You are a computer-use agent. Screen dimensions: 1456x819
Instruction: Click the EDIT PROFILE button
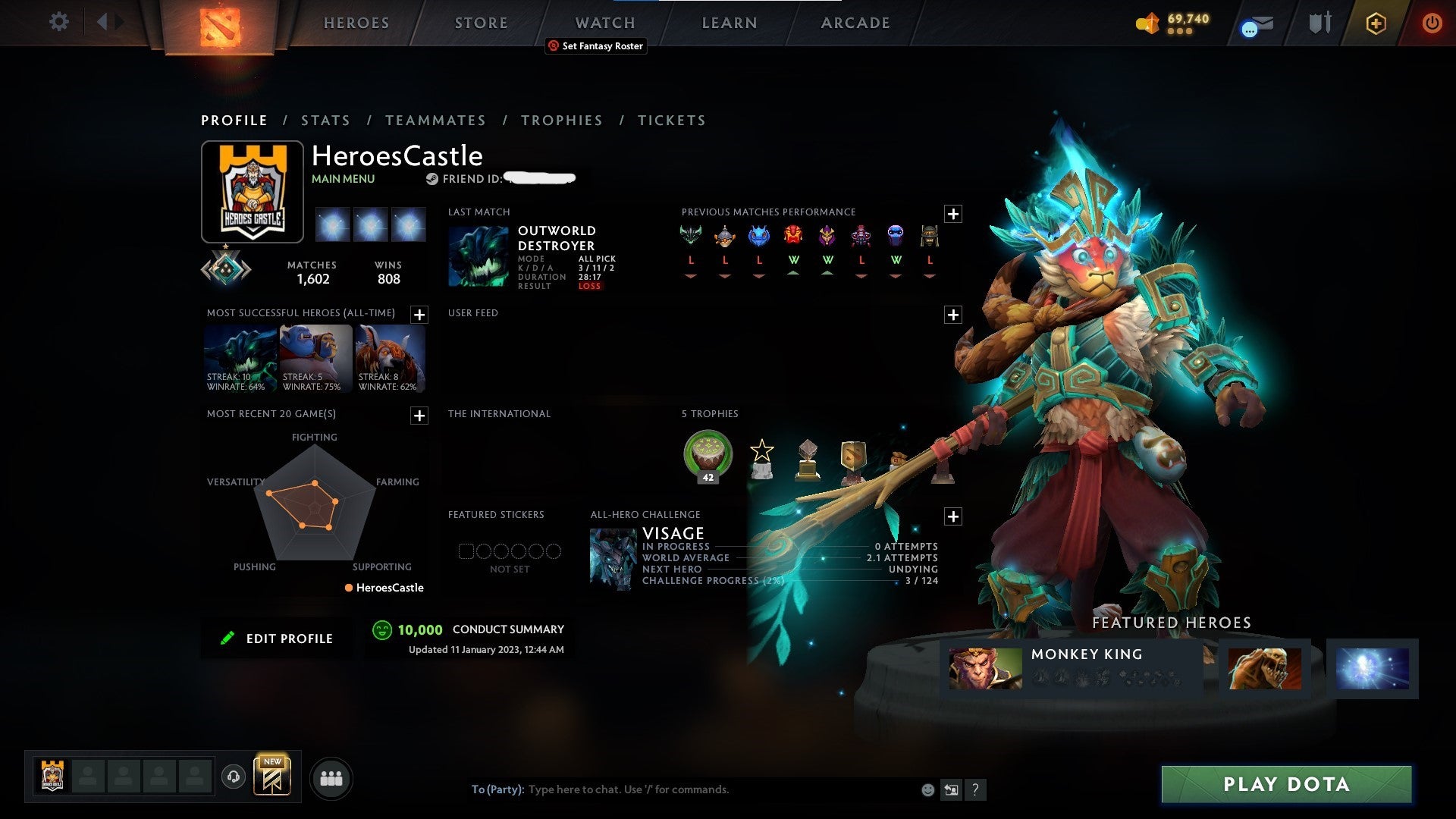(x=277, y=638)
